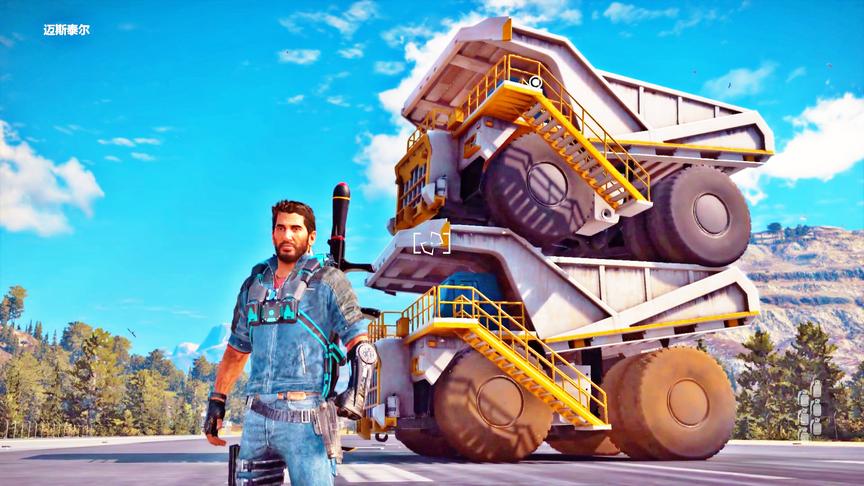Click the grapple reticle in the screen center
Image resolution: width=864 pixels, height=486 pixels.
point(431,242)
